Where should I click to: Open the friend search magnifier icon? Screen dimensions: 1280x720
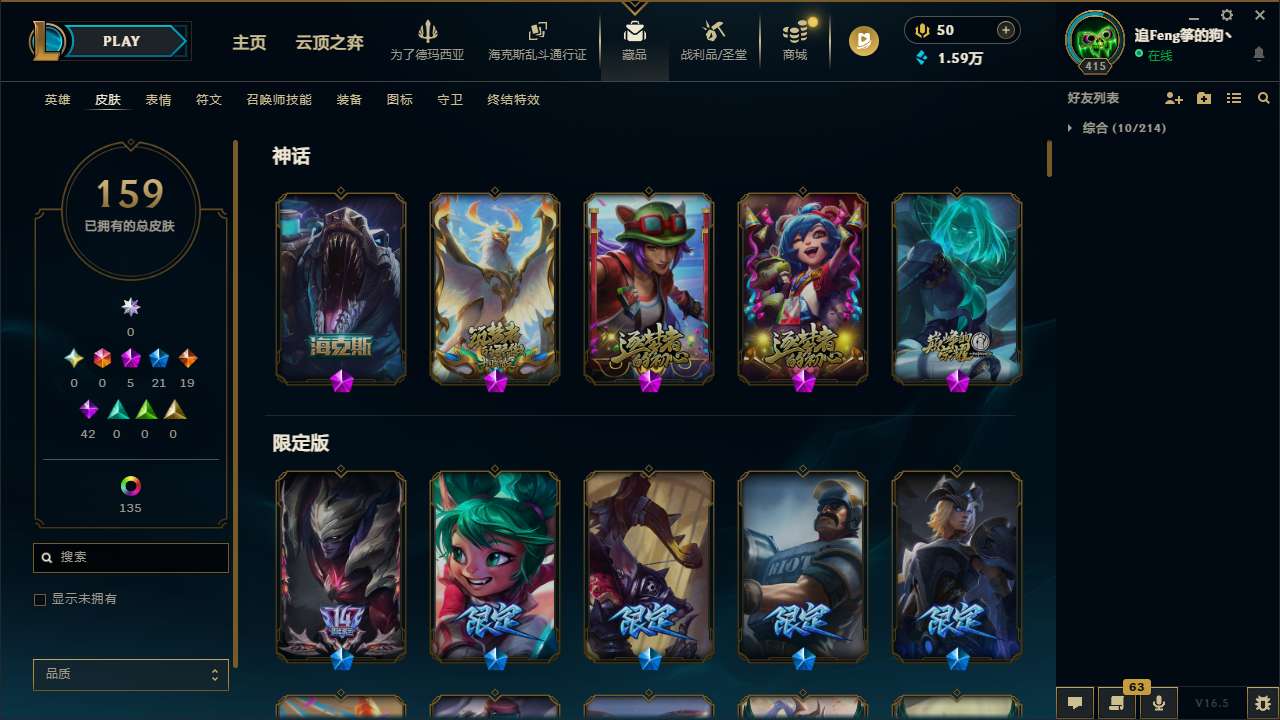pyautogui.click(x=1264, y=98)
